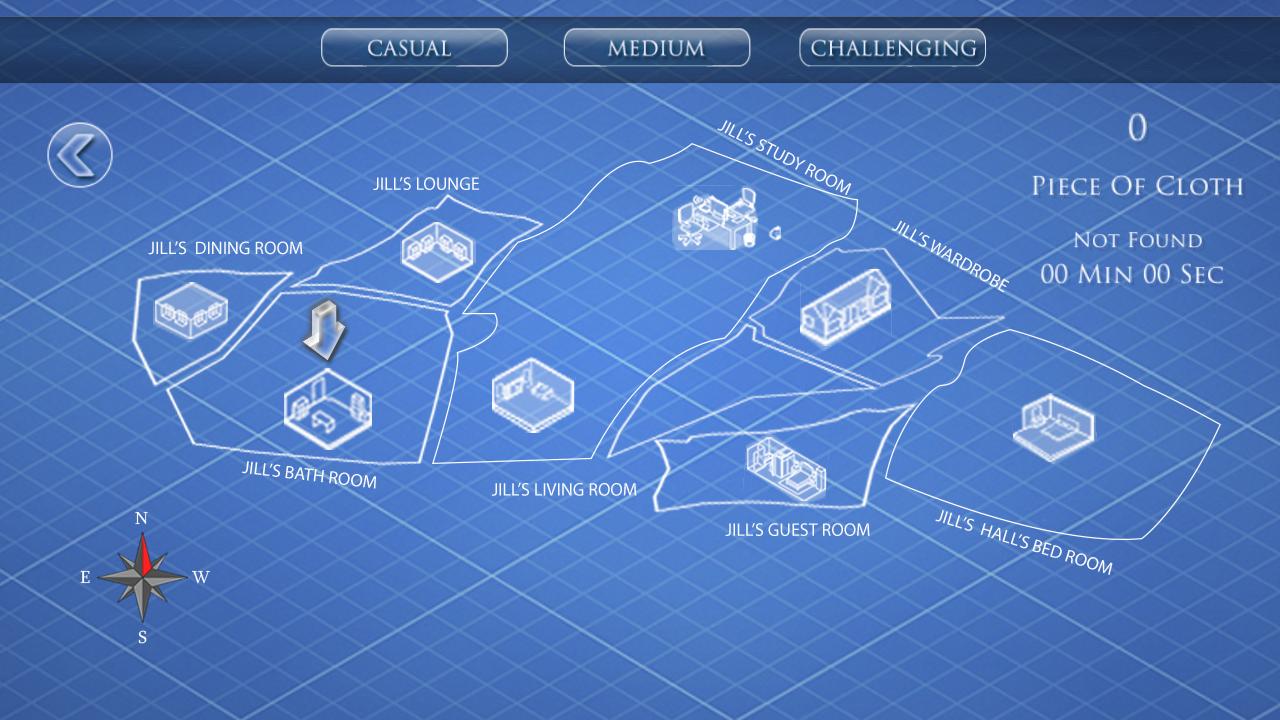Select Jill's Living Room icon
This screenshot has width=1280, height=720.
click(x=532, y=395)
